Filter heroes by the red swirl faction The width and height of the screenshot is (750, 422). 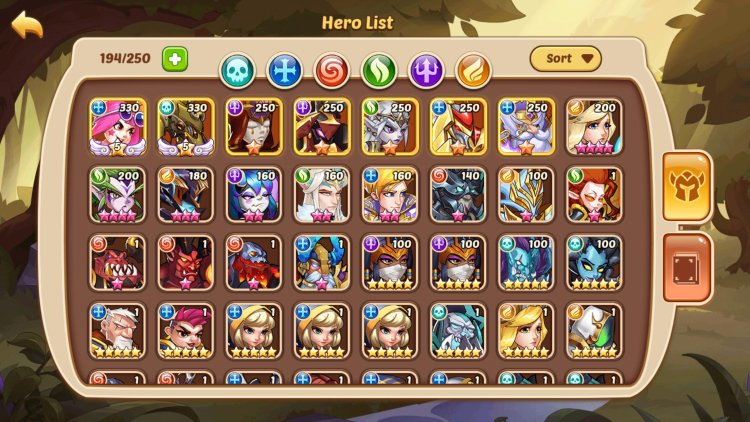tap(332, 70)
